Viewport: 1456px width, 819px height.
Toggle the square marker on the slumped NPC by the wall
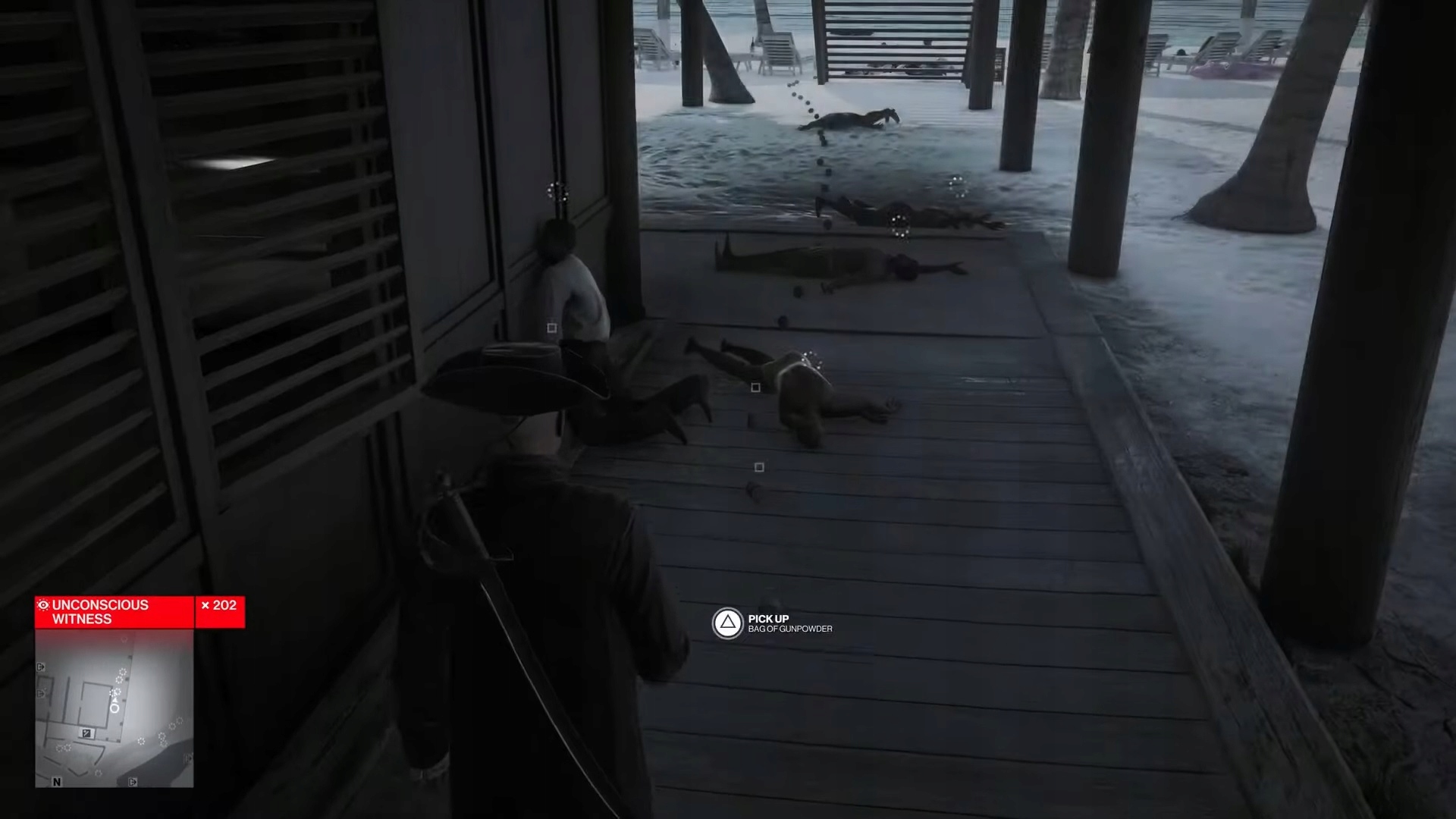[551, 326]
